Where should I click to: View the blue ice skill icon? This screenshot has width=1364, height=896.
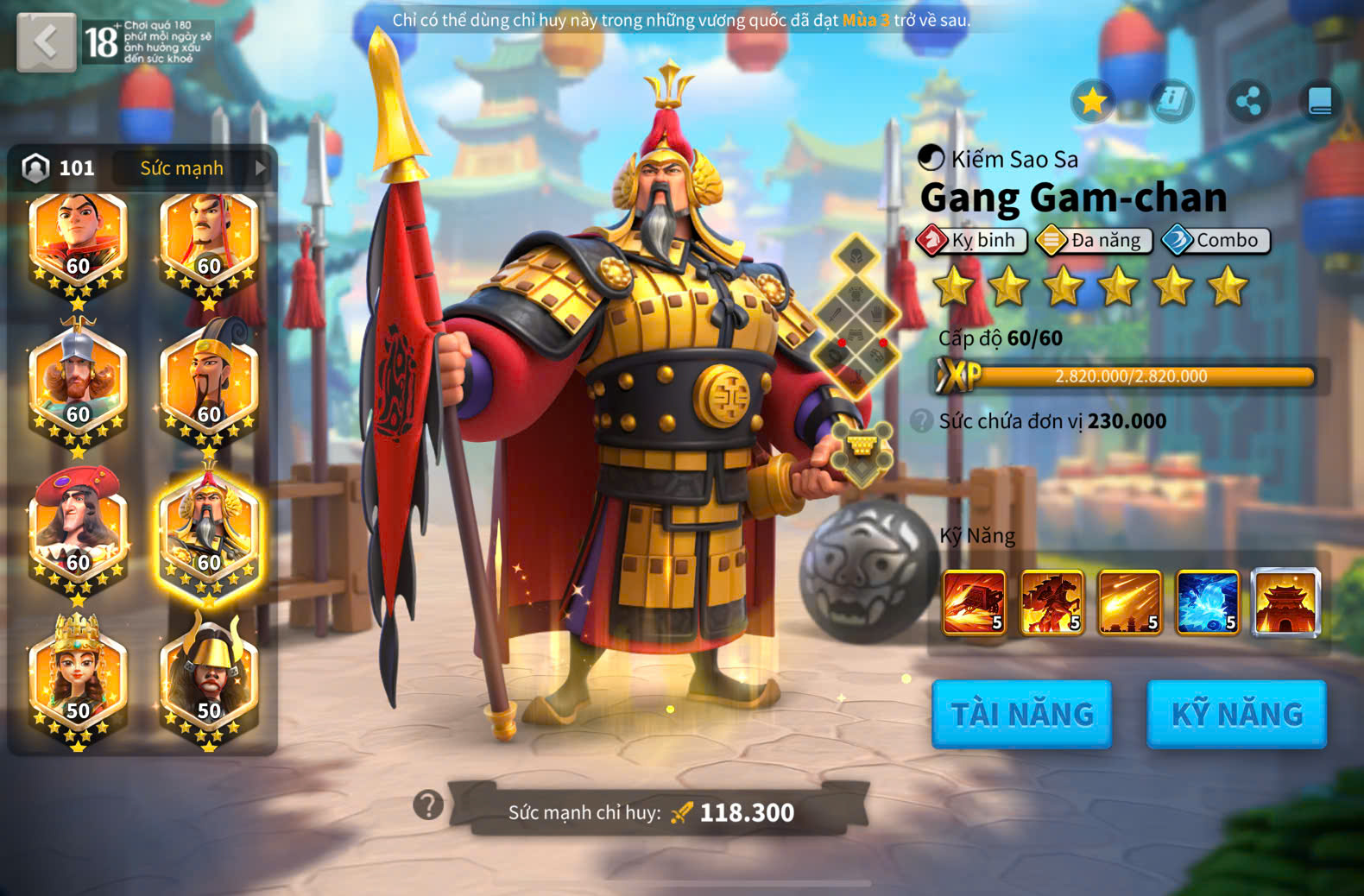pos(1207,603)
